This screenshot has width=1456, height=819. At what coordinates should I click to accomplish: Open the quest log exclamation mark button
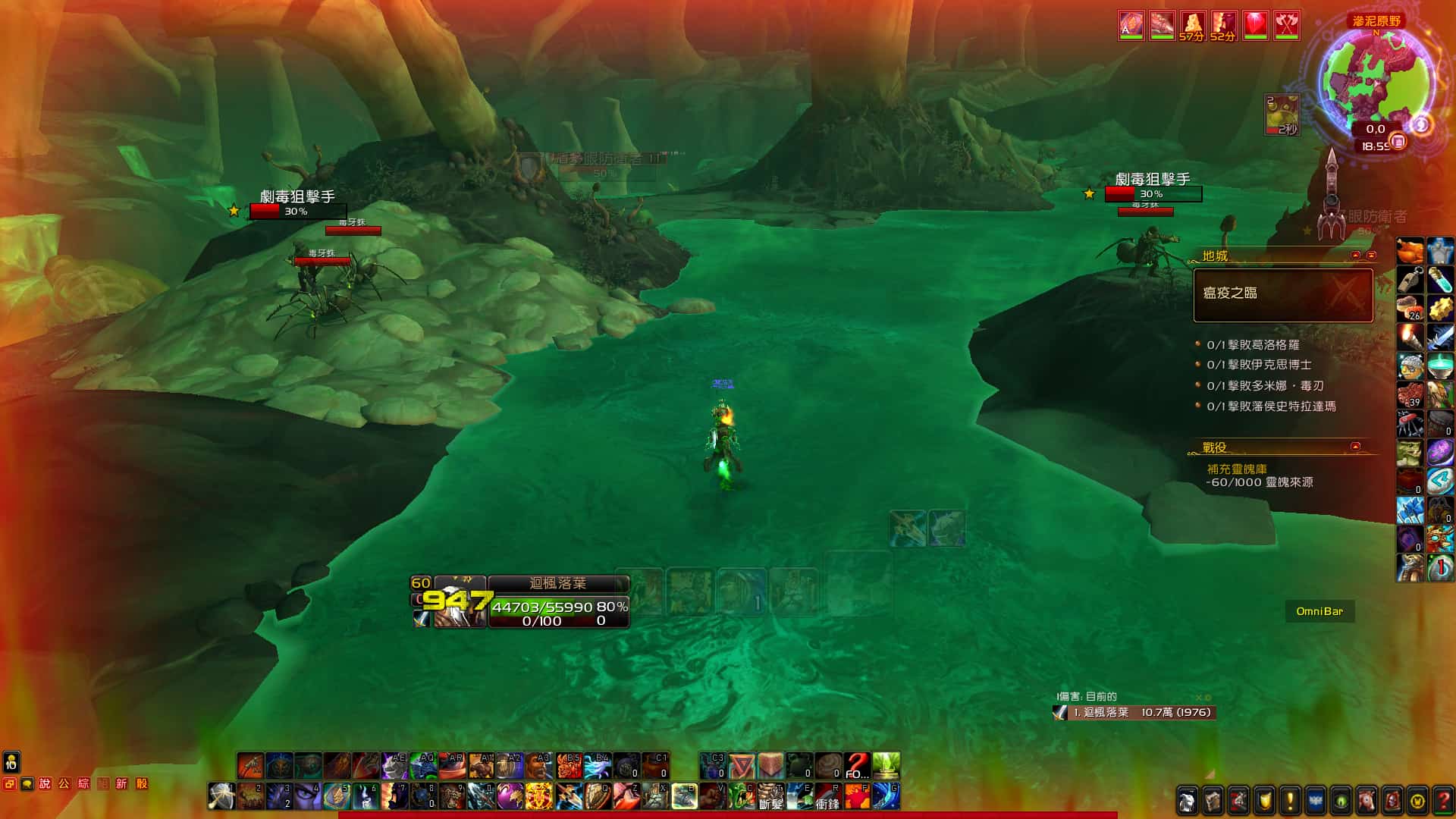[x=1290, y=800]
